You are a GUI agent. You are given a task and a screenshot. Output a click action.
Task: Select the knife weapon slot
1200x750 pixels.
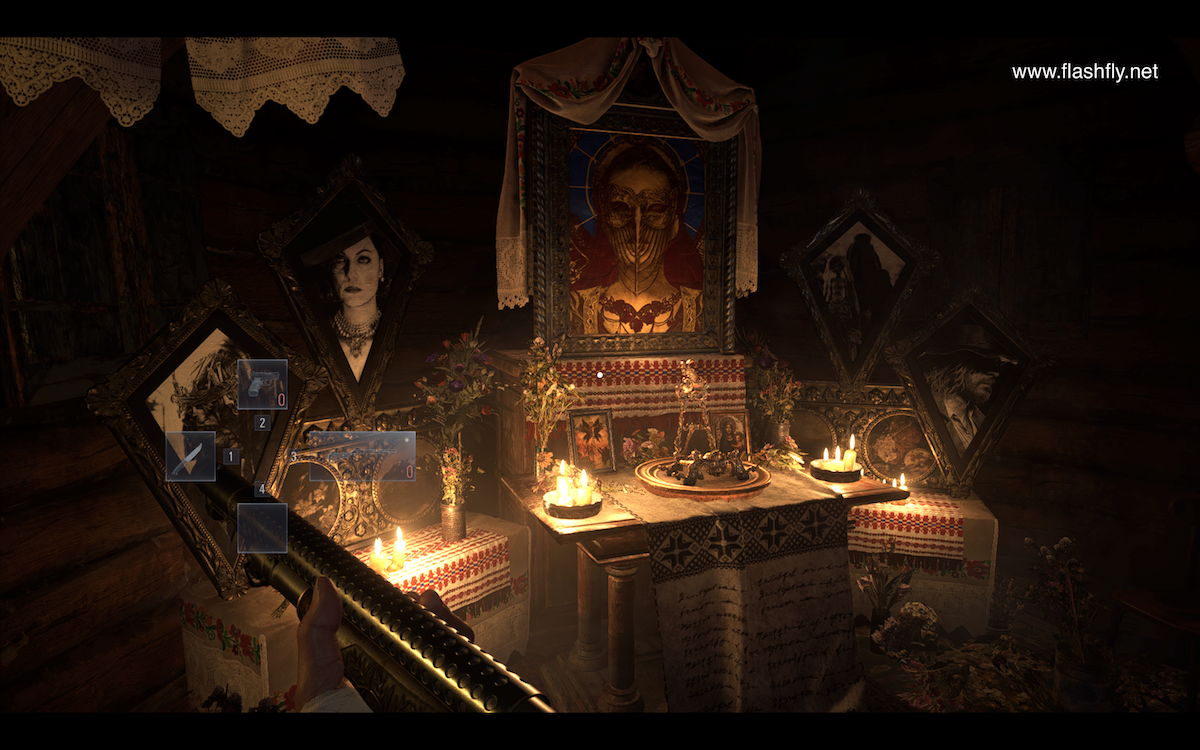click(x=190, y=456)
